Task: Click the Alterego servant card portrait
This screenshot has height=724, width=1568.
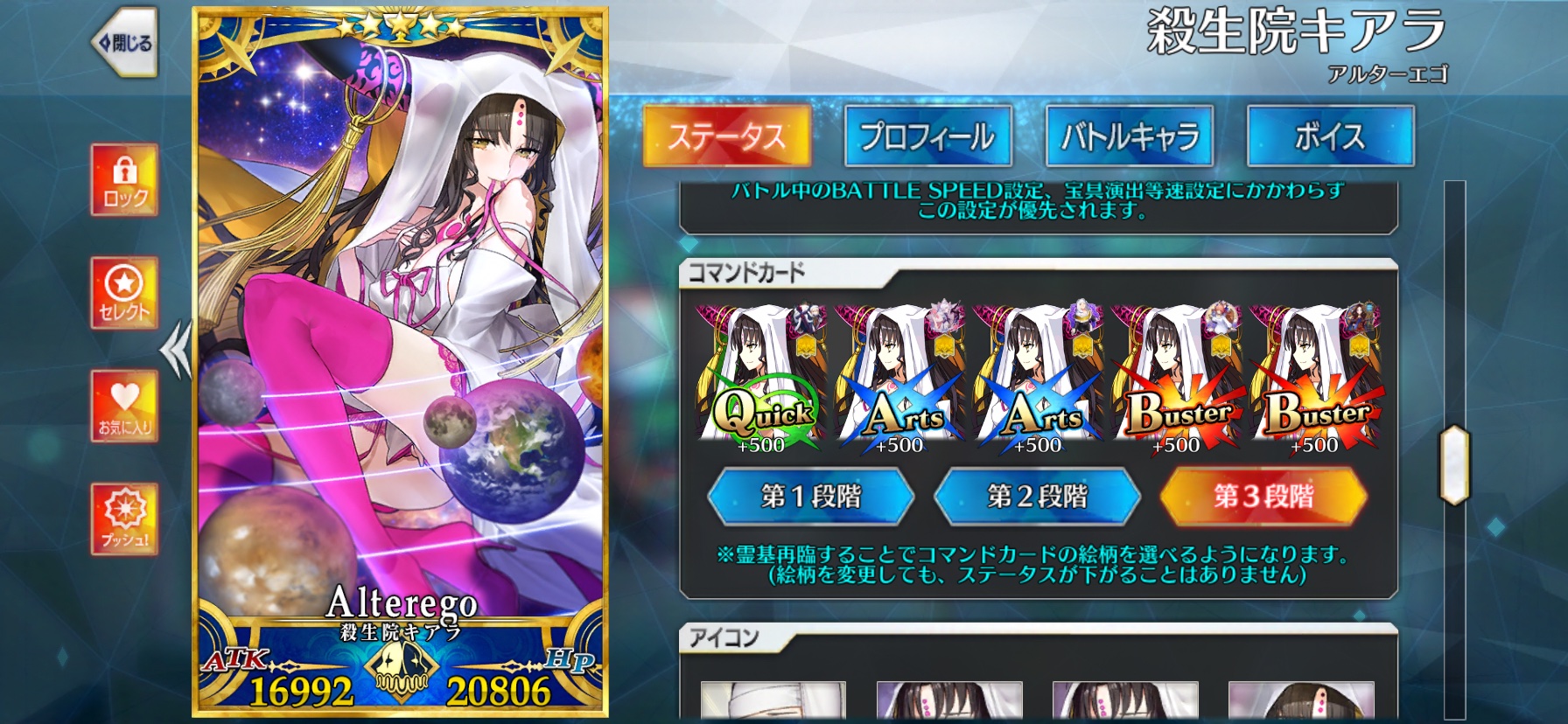Action: point(398,350)
